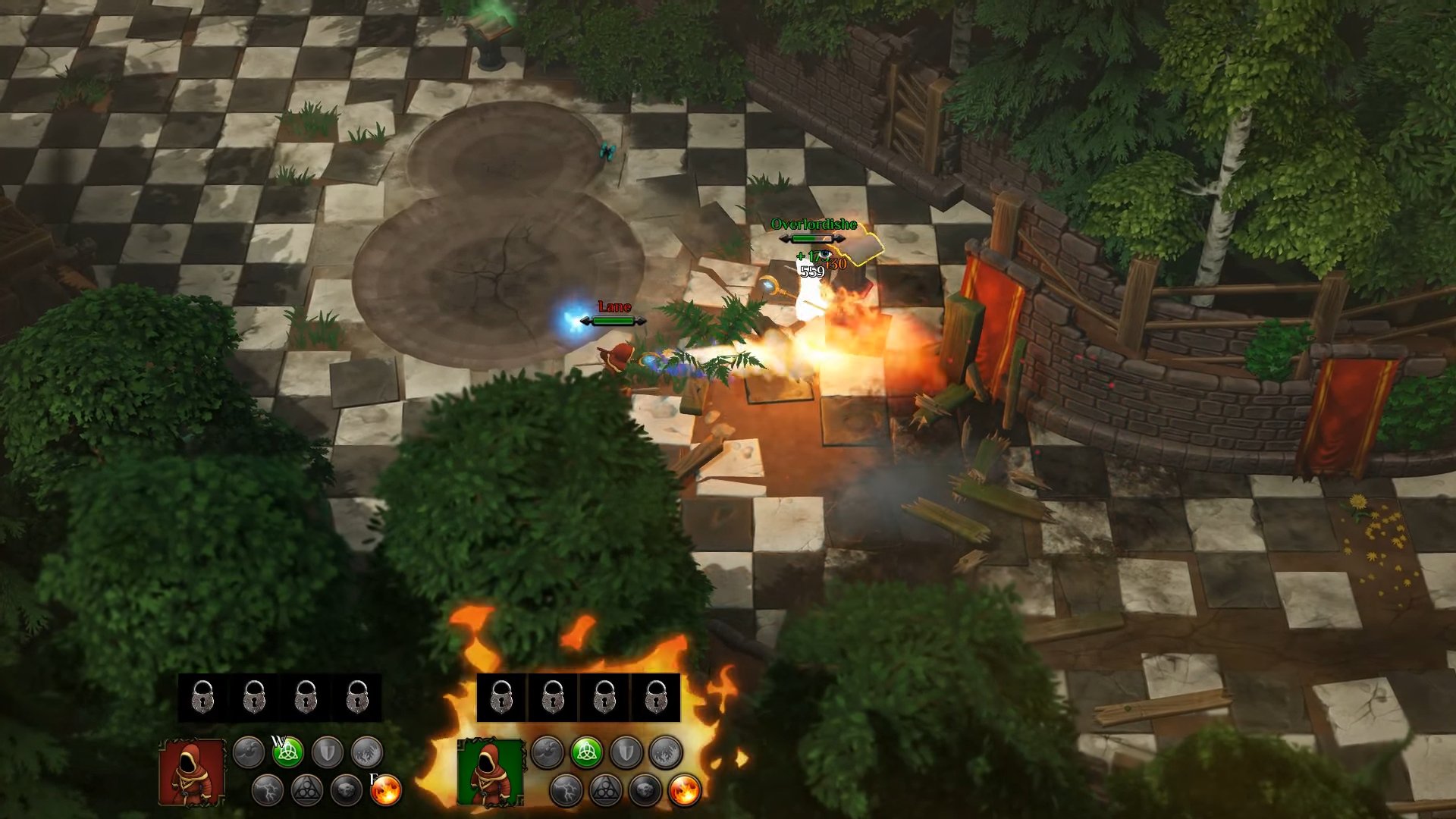Choose the shield element next to the red-framed portrait
Image resolution: width=1456 pixels, height=819 pixels.
tap(328, 752)
